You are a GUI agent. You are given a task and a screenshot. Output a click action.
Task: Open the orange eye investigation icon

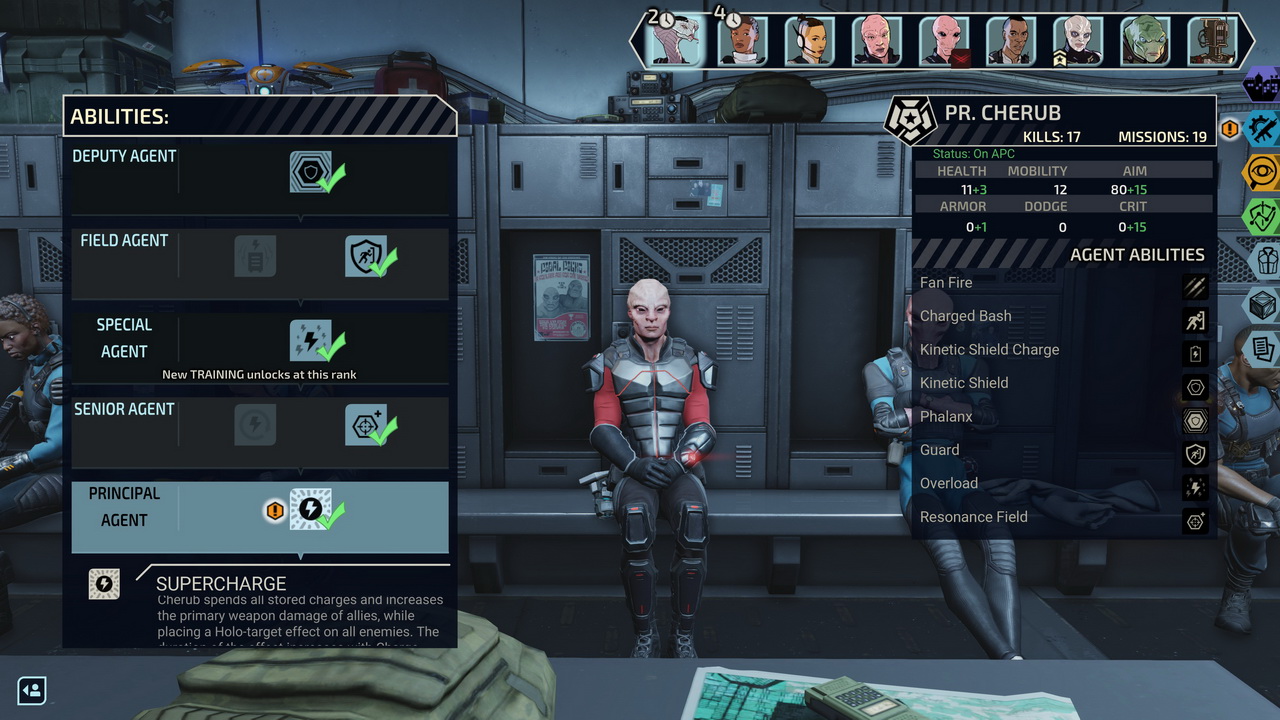point(1264,172)
